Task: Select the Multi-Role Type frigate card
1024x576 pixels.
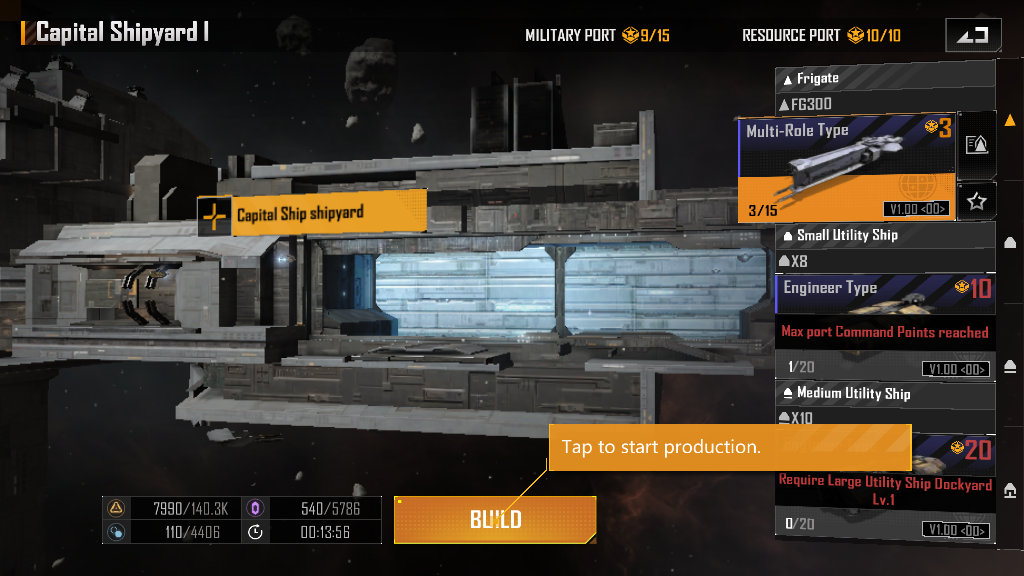Action: pos(847,166)
